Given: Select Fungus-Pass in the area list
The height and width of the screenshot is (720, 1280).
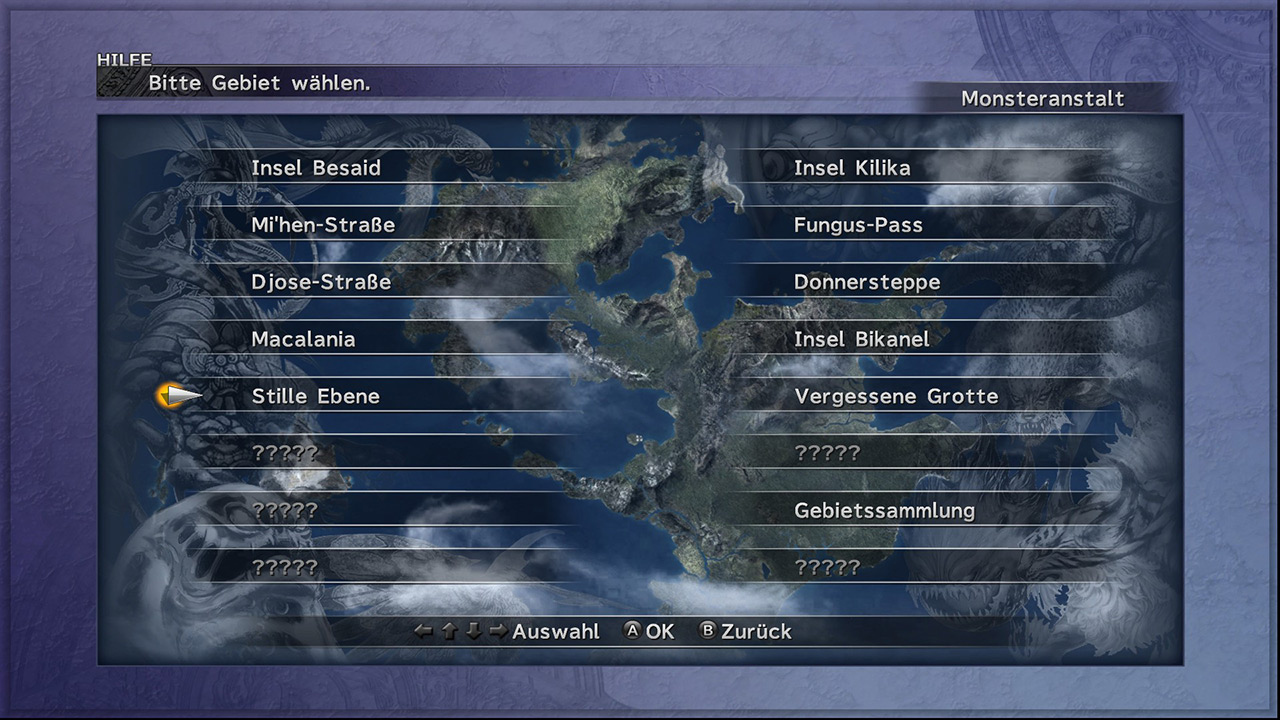Looking at the screenshot, I should pyautogui.click(x=858, y=225).
